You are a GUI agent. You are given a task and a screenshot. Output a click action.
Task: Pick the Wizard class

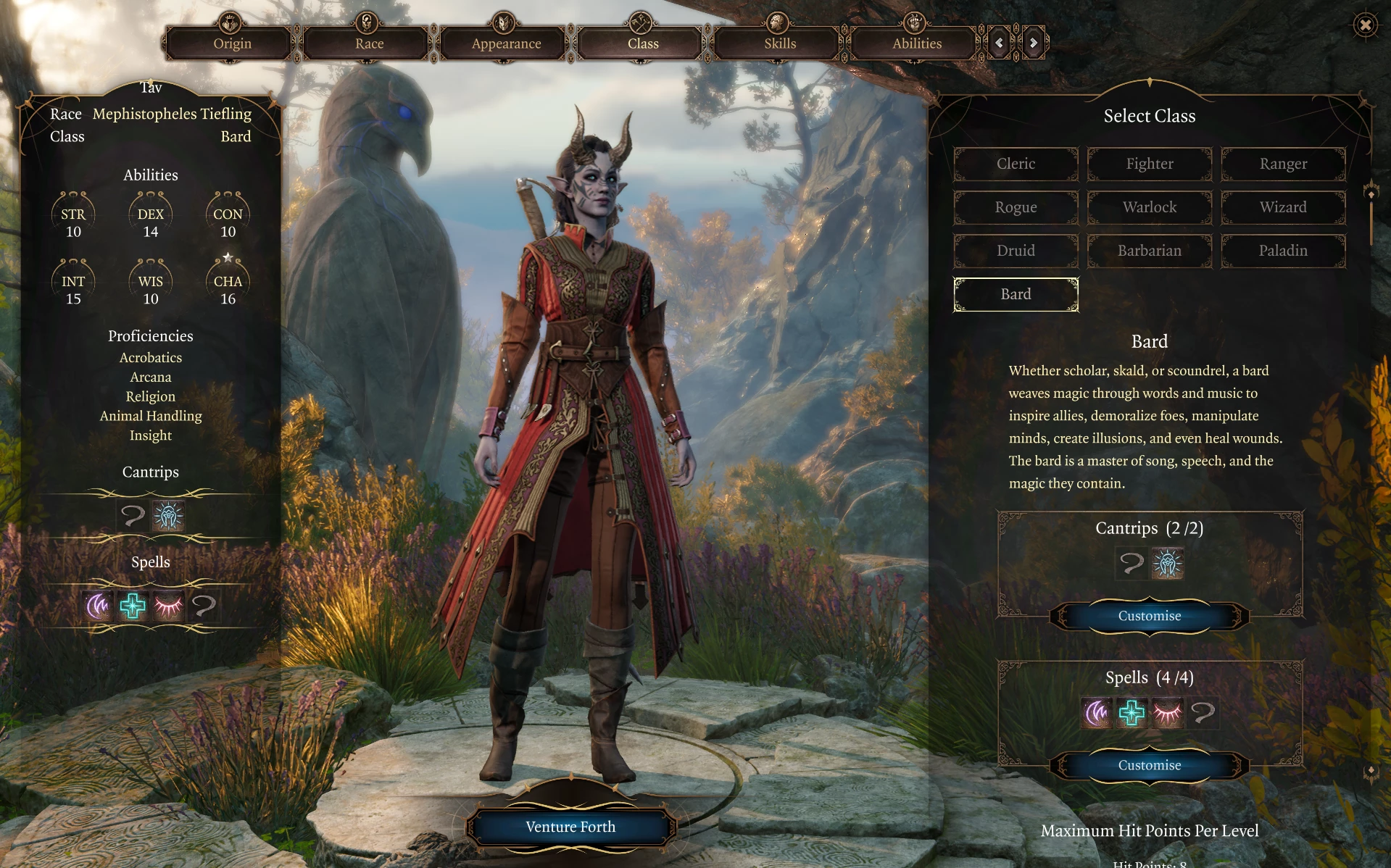(x=1283, y=207)
